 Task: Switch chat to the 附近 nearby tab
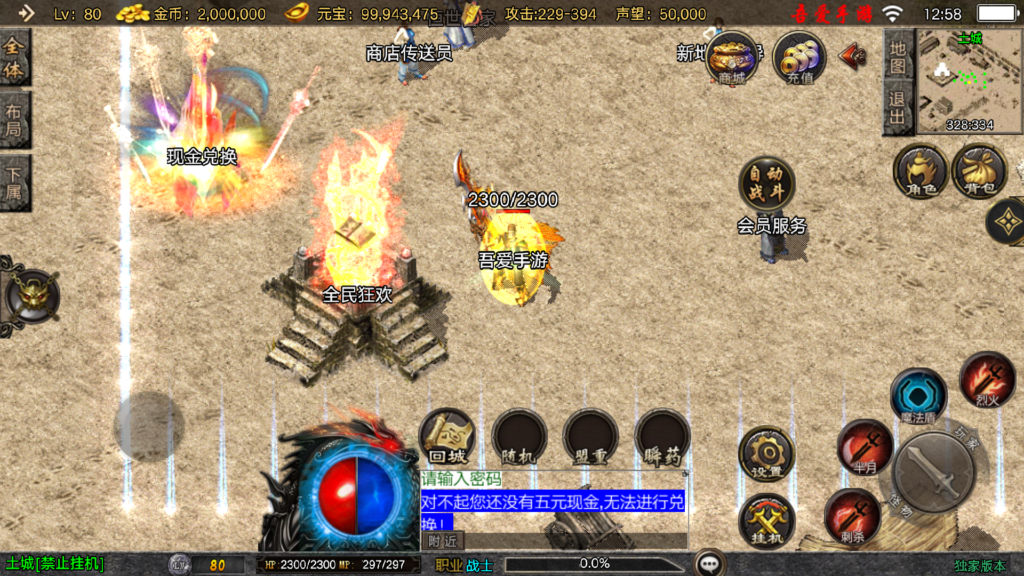pos(443,540)
